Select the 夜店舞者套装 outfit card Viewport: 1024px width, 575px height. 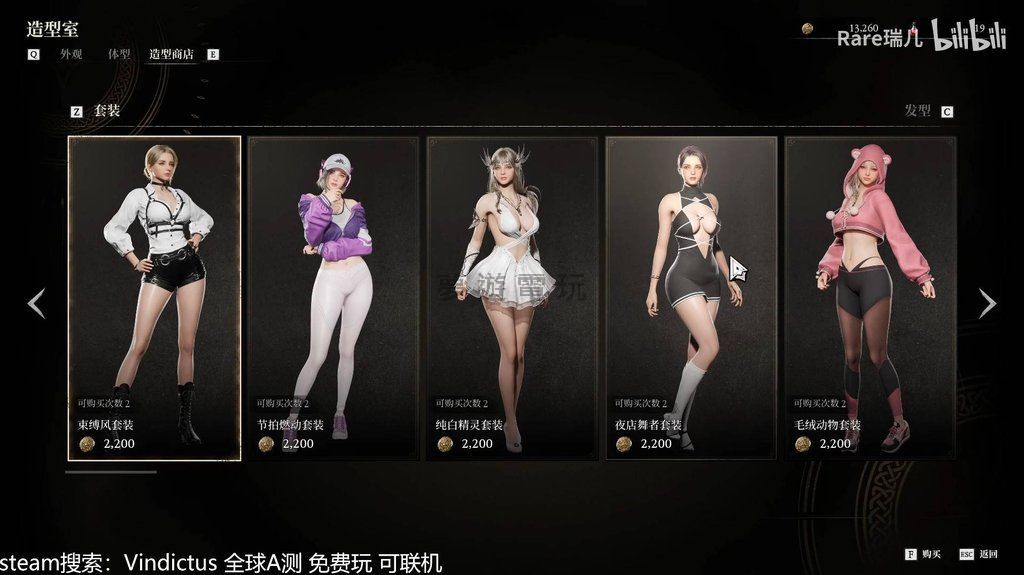click(x=691, y=298)
